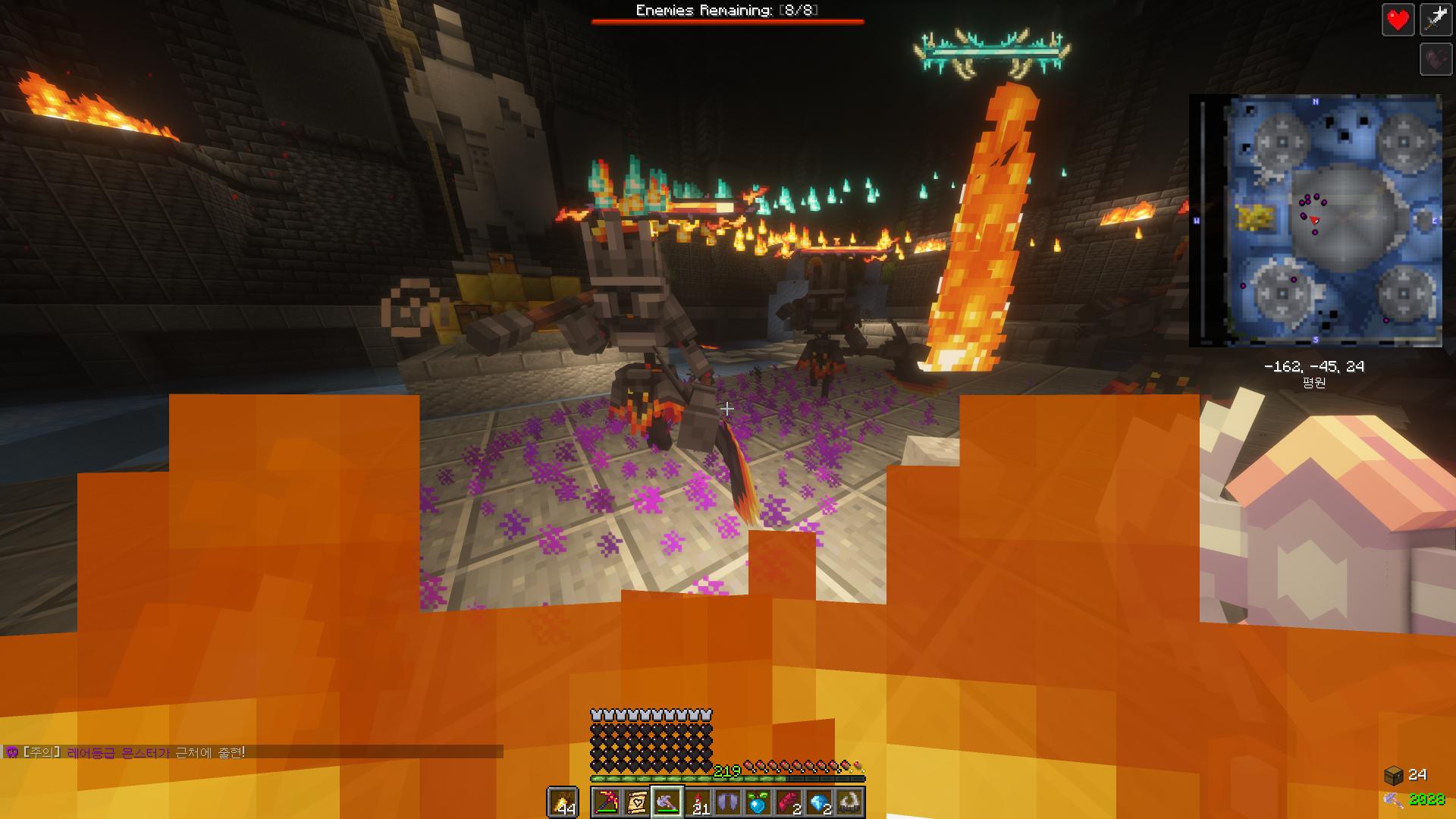
Task: Pick the blue fruit hotbar slot
Action: 758,802
